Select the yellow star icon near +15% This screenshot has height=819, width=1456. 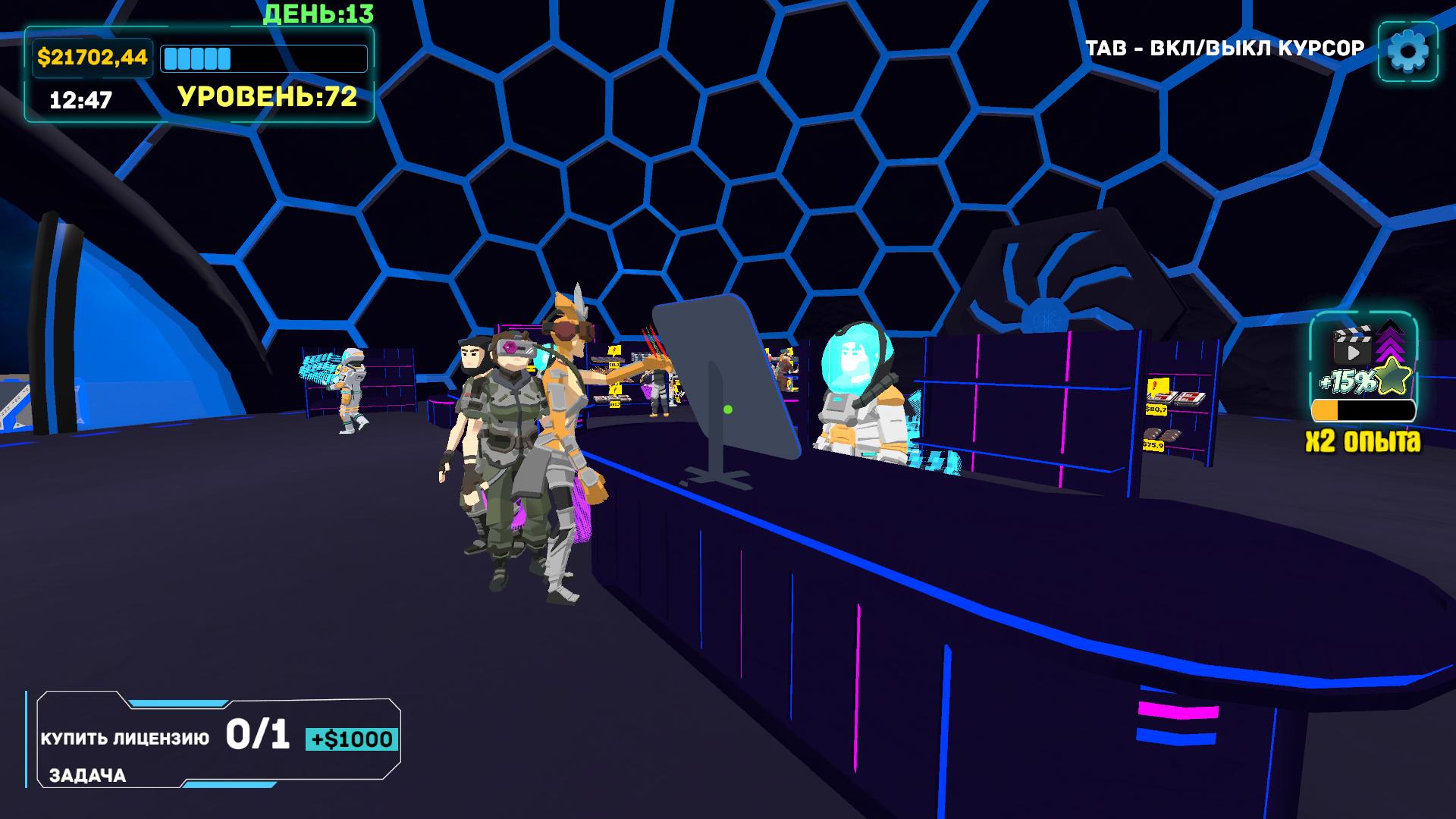point(1392,375)
